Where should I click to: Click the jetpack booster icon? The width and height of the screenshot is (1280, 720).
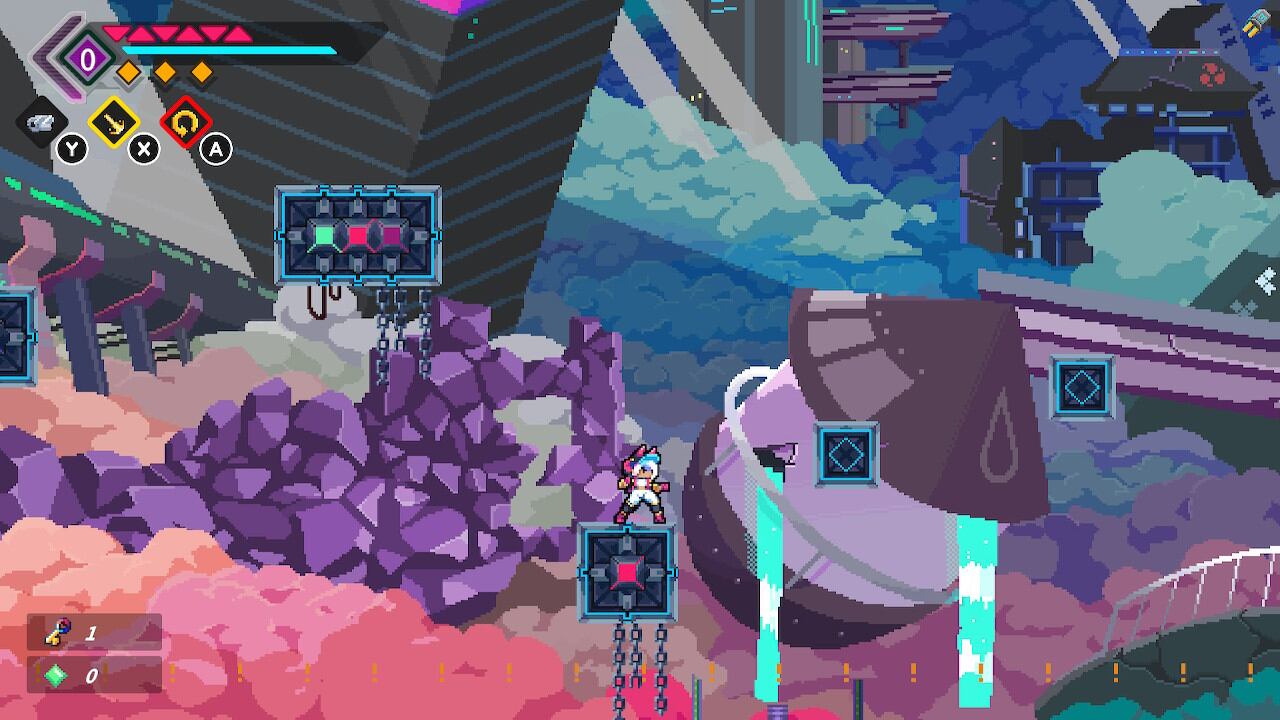tap(1255, 24)
